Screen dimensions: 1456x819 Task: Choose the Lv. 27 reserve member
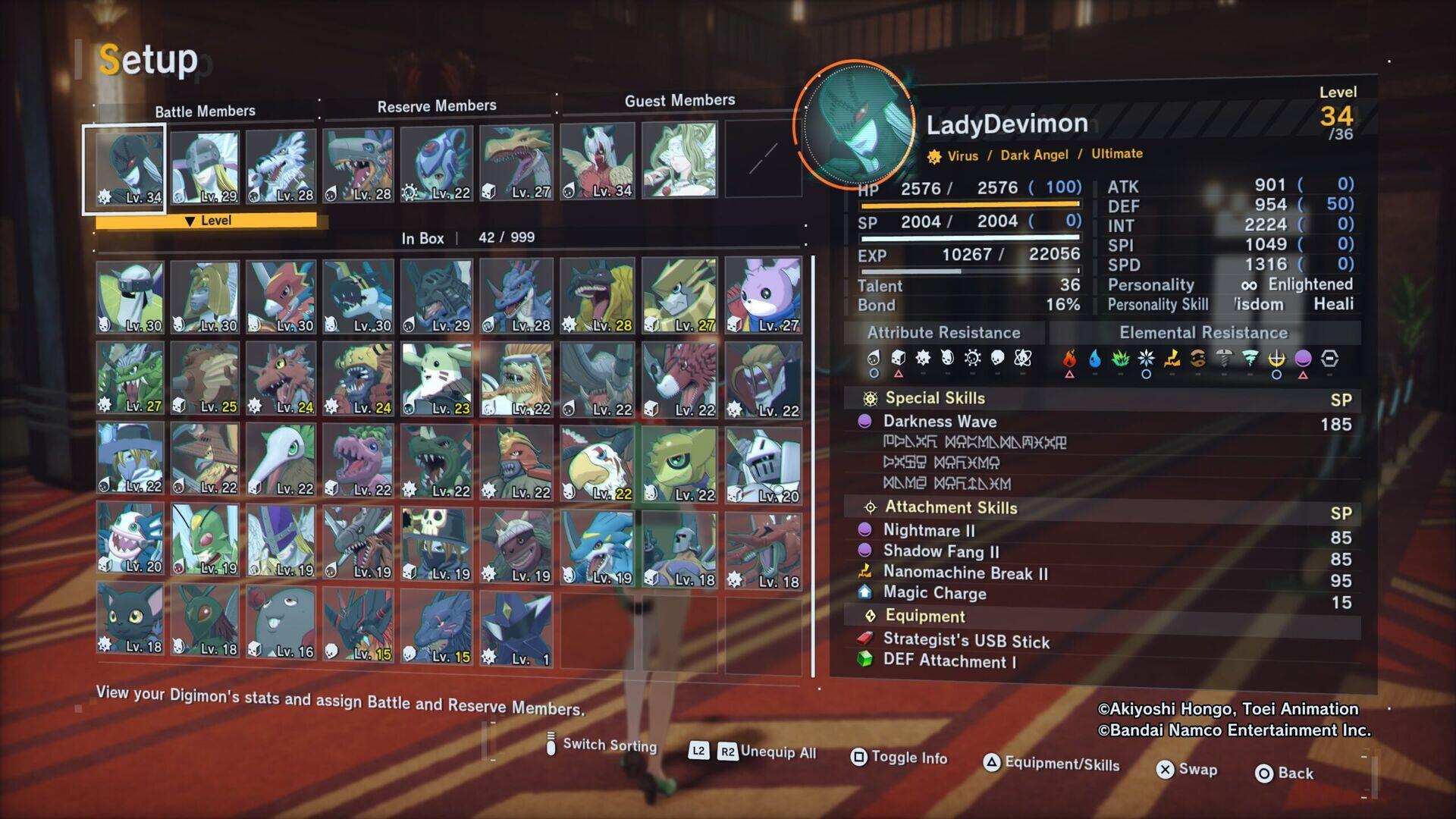pyautogui.click(x=516, y=163)
